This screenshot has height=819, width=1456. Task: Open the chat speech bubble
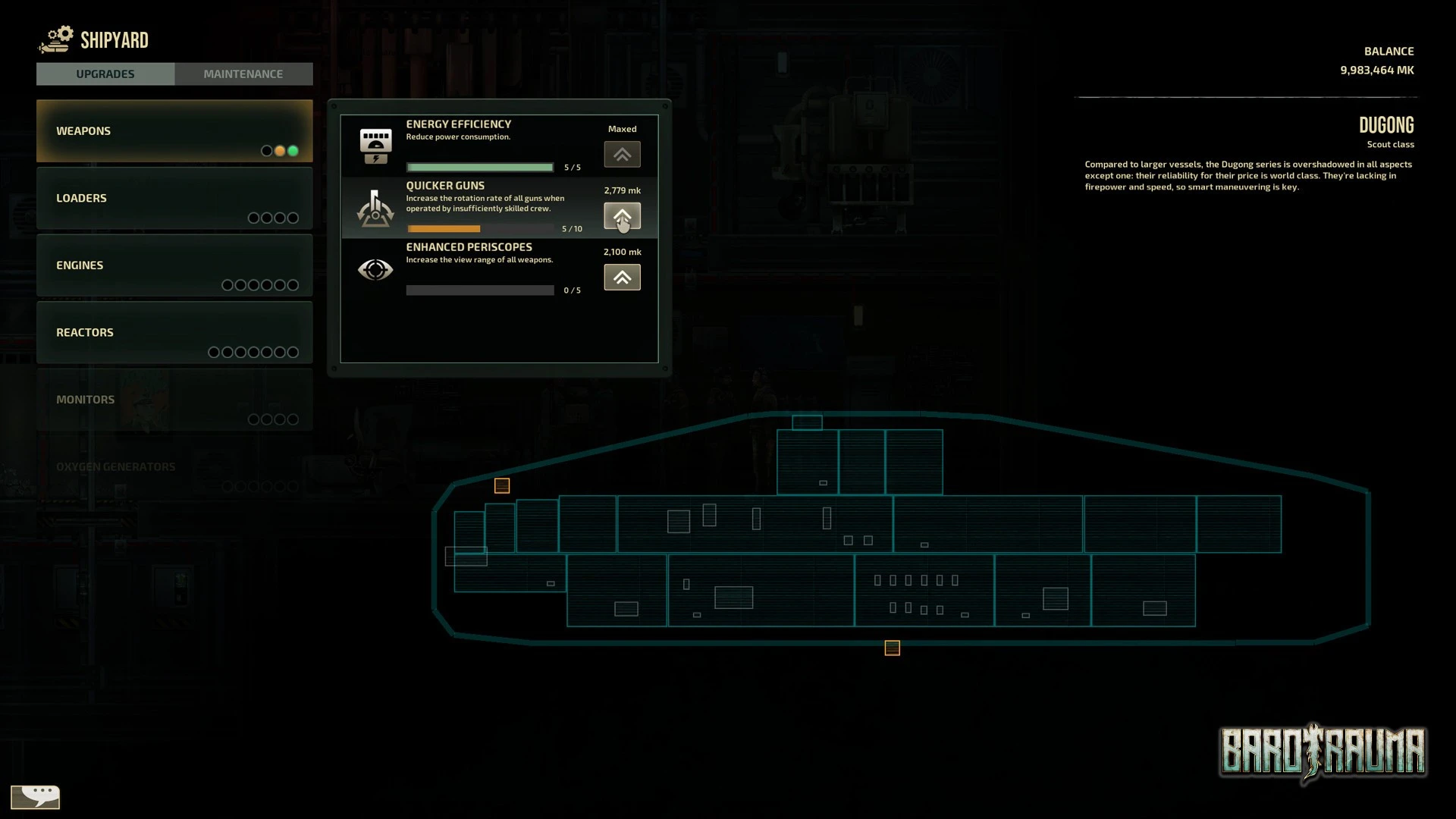[36, 796]
